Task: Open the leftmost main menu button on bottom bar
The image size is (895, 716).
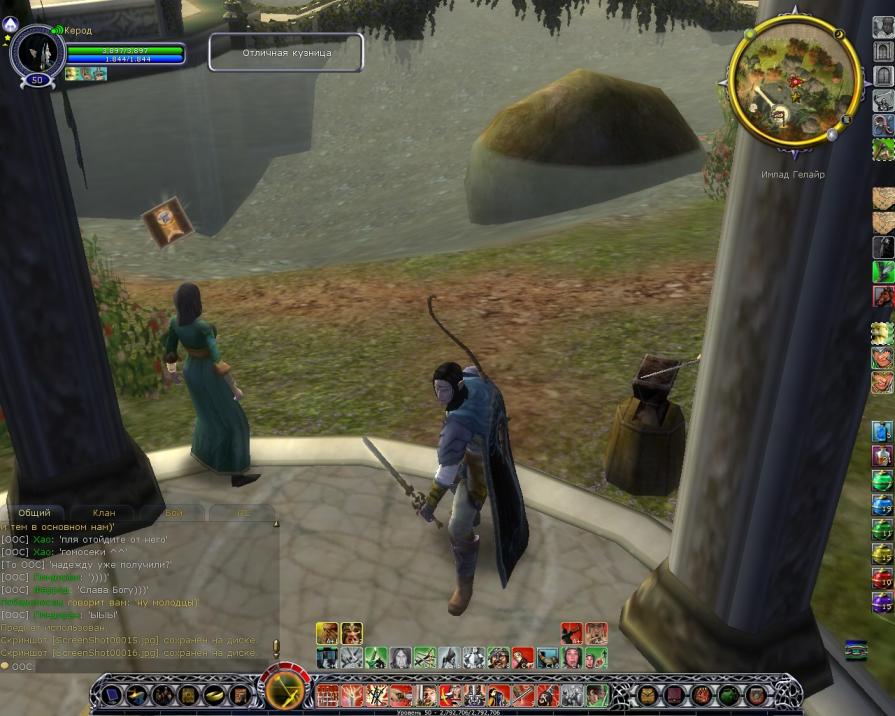Action: (x=110, y=695)
